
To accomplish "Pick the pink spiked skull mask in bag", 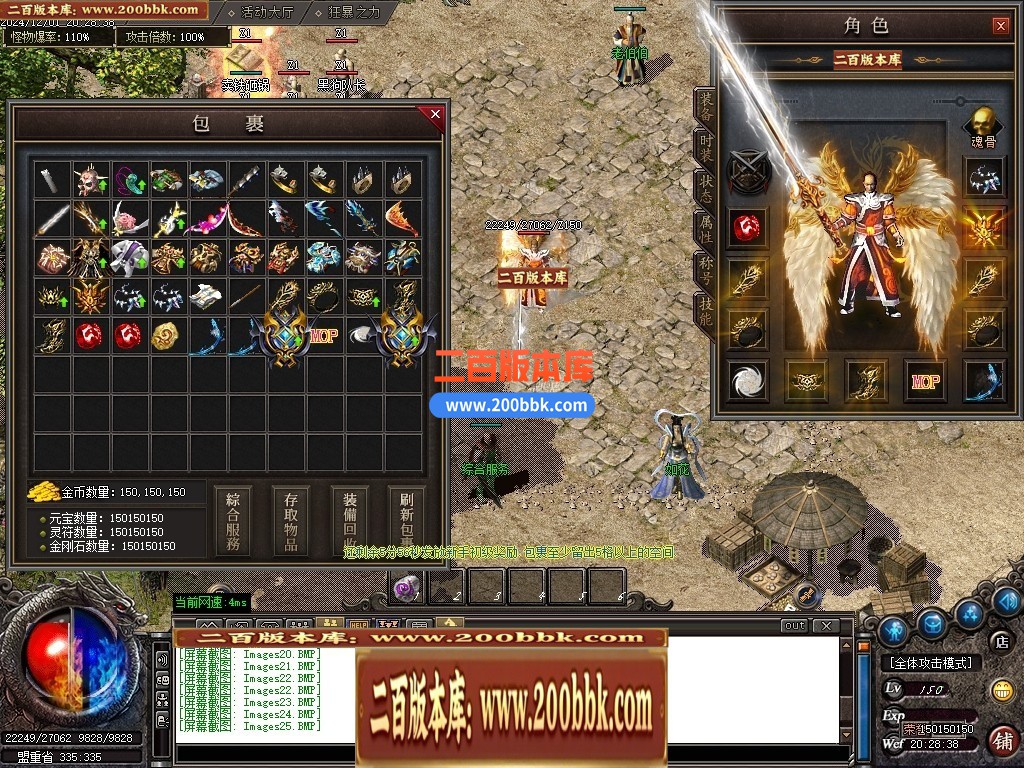I will click(x=90, y=181).
